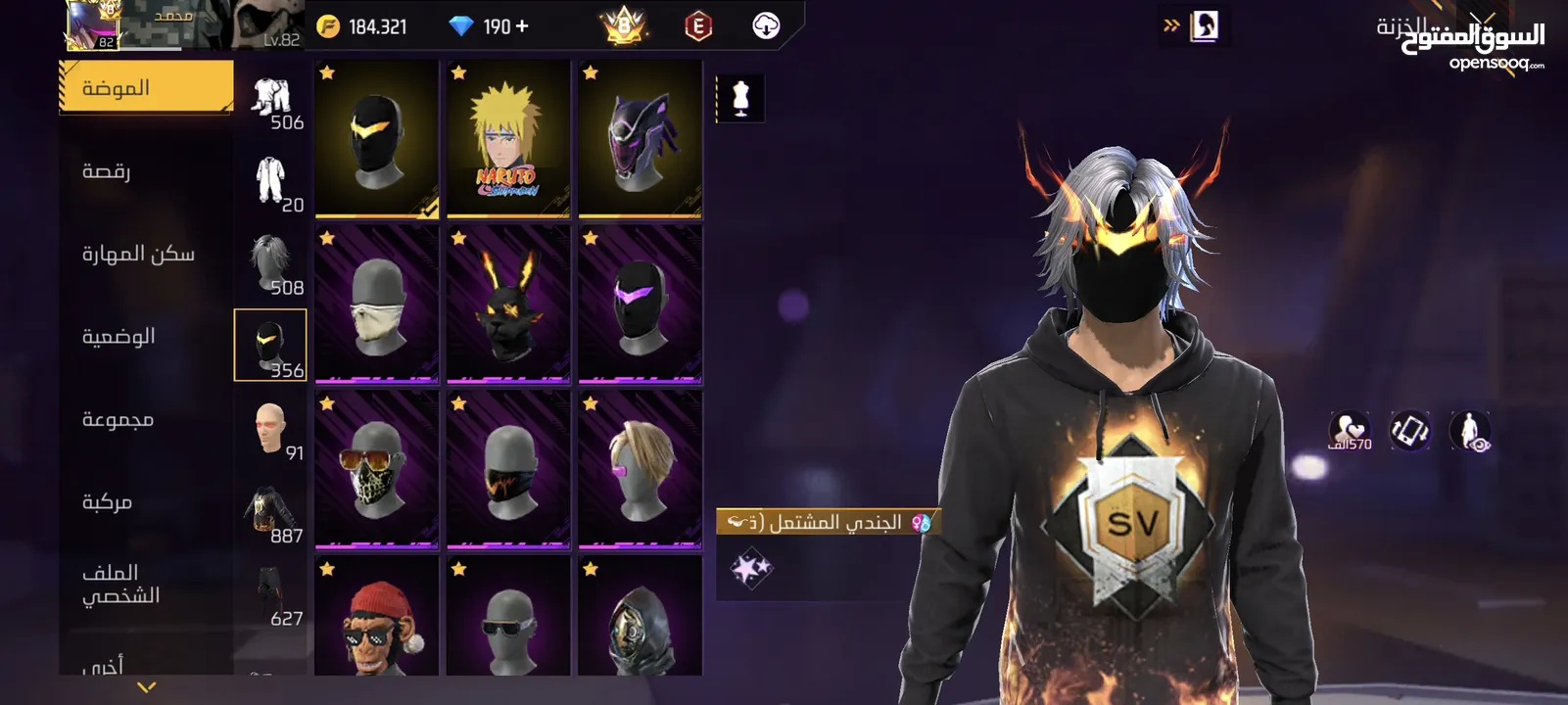Select the monkey with red beanie mask
Image resolution: width=1568 pixels, height=705 pixels.
click(377, 617)
